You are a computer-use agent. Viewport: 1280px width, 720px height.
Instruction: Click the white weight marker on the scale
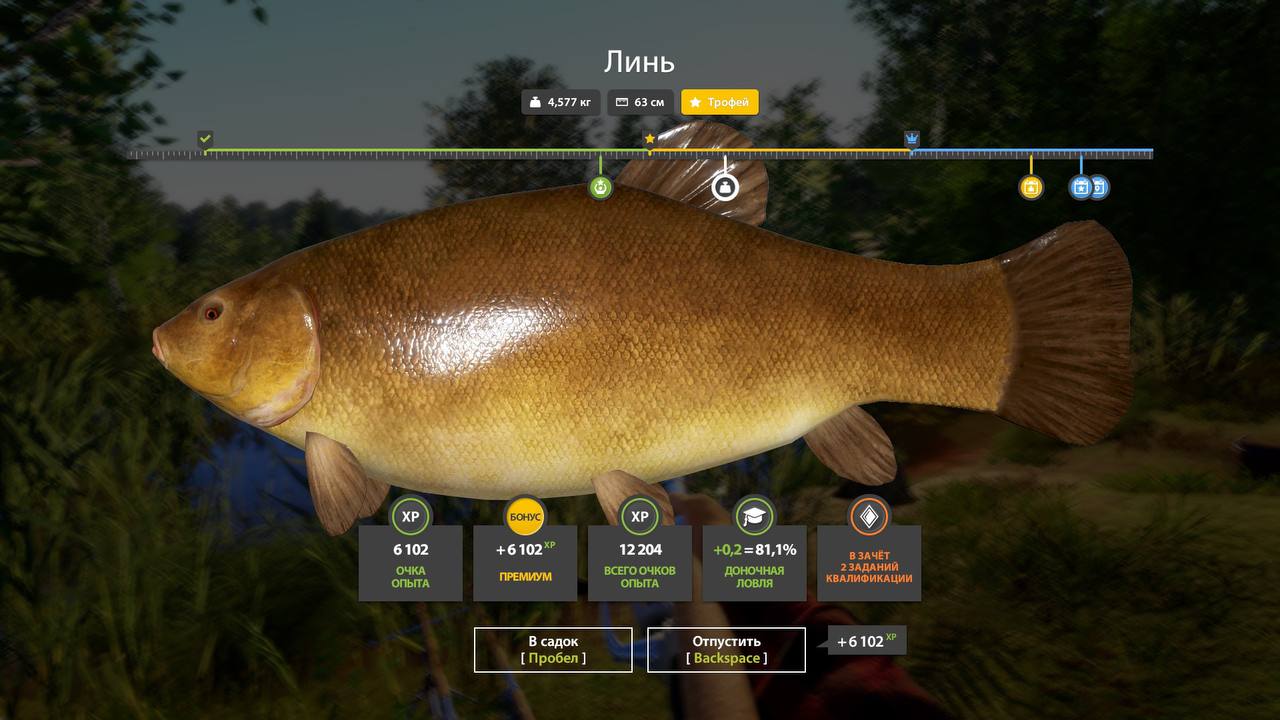point(725,187)
